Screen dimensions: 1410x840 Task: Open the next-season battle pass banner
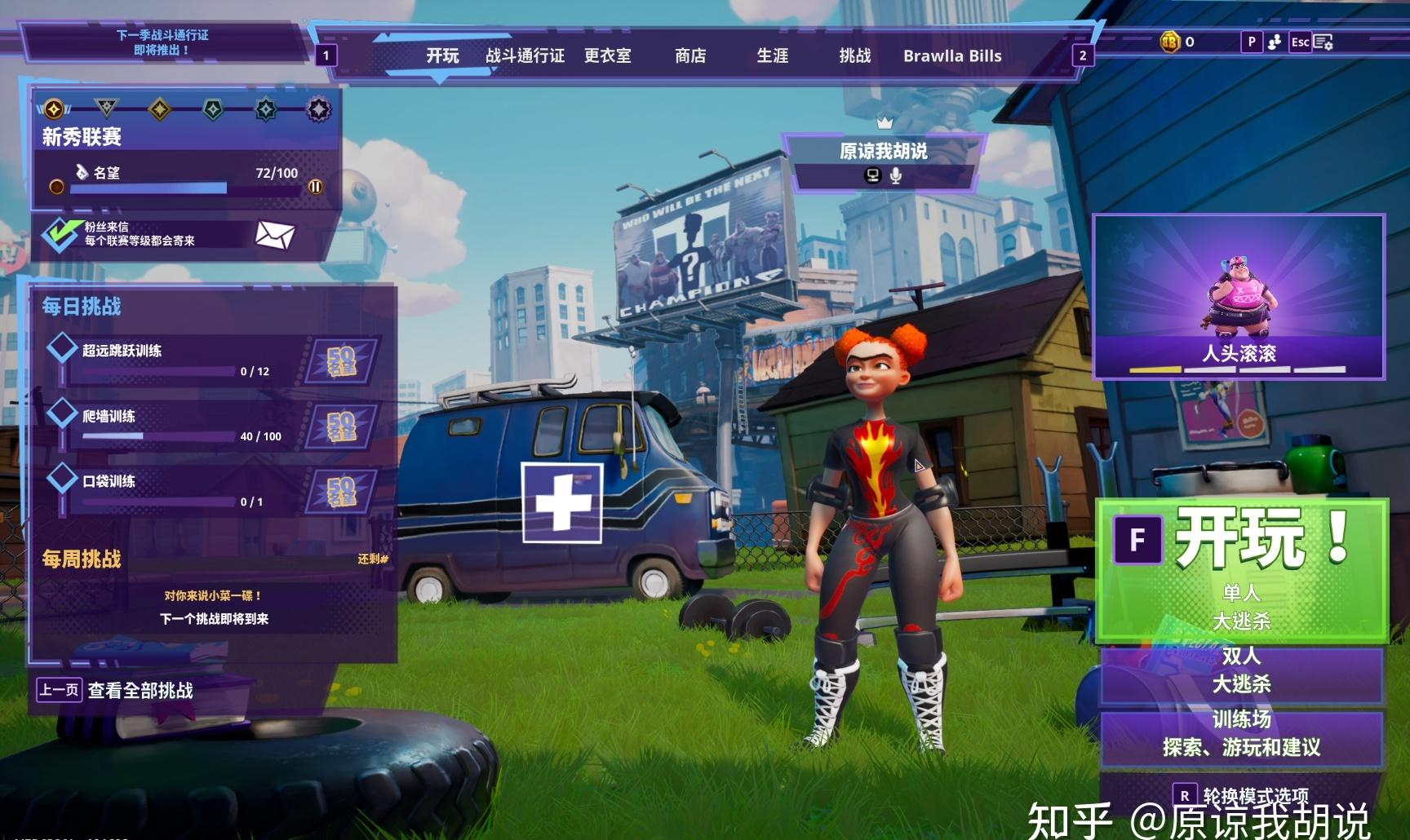[162, 42]
